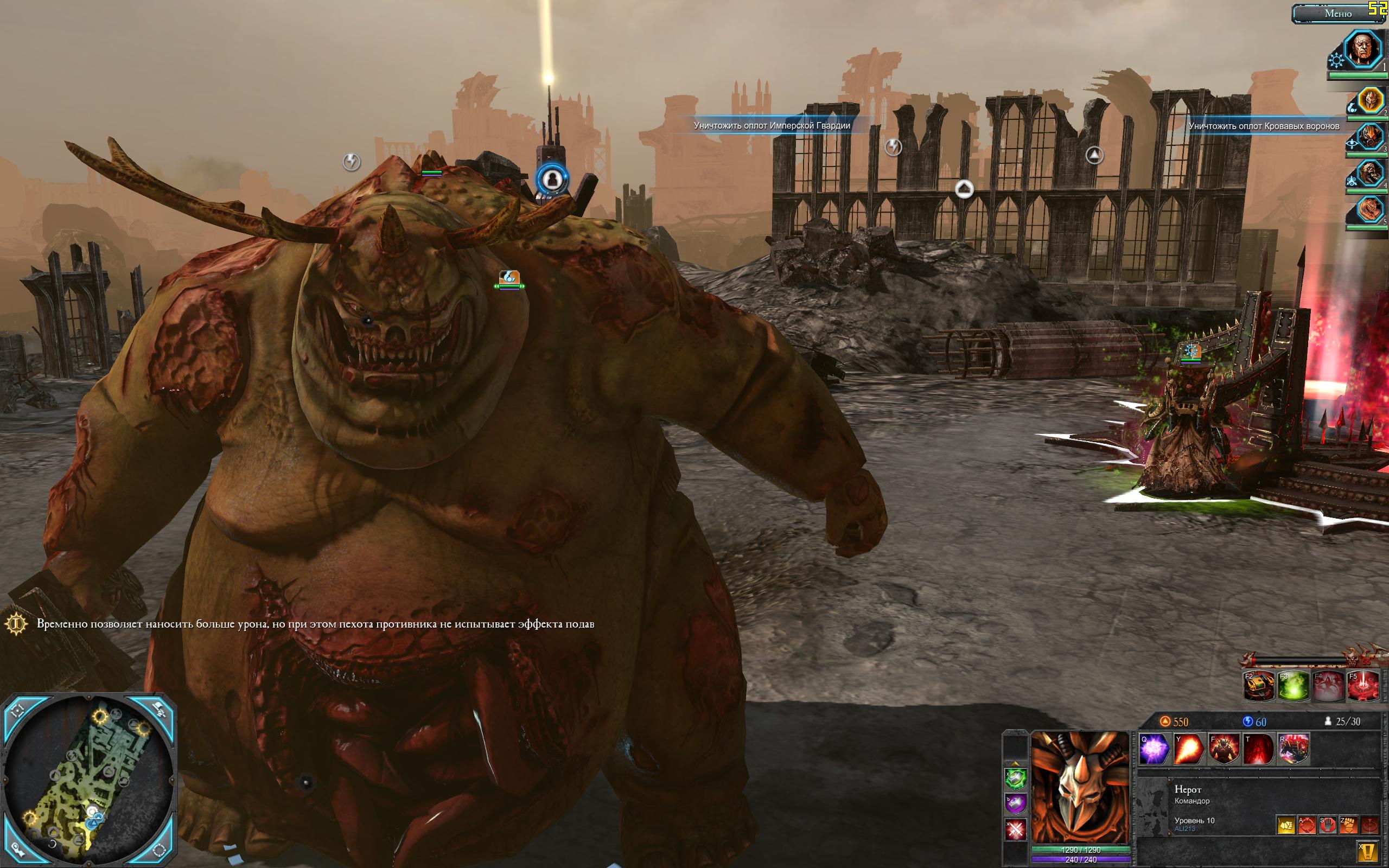Click the red crosshair attack-move command
The width and height of the screenshot is (1389, 868).
[1307, 826]
